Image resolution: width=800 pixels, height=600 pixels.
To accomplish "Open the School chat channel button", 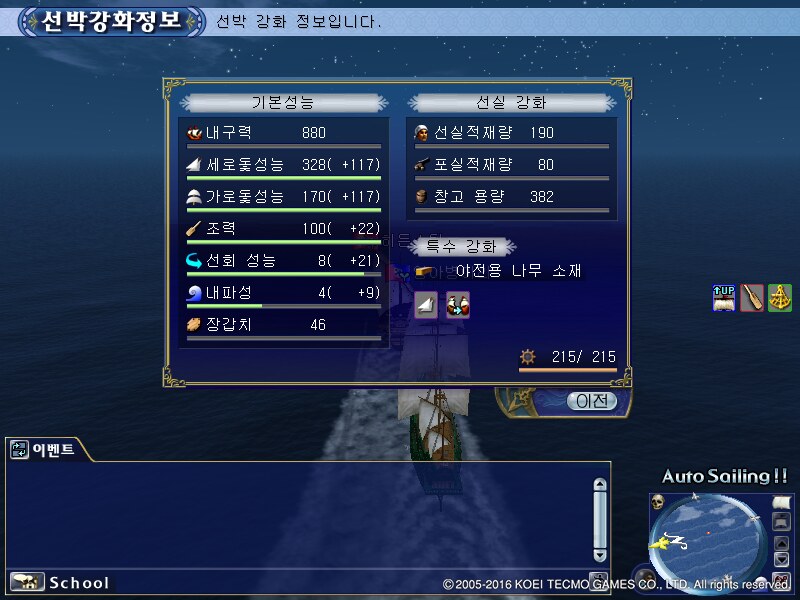I will [60, 582].
